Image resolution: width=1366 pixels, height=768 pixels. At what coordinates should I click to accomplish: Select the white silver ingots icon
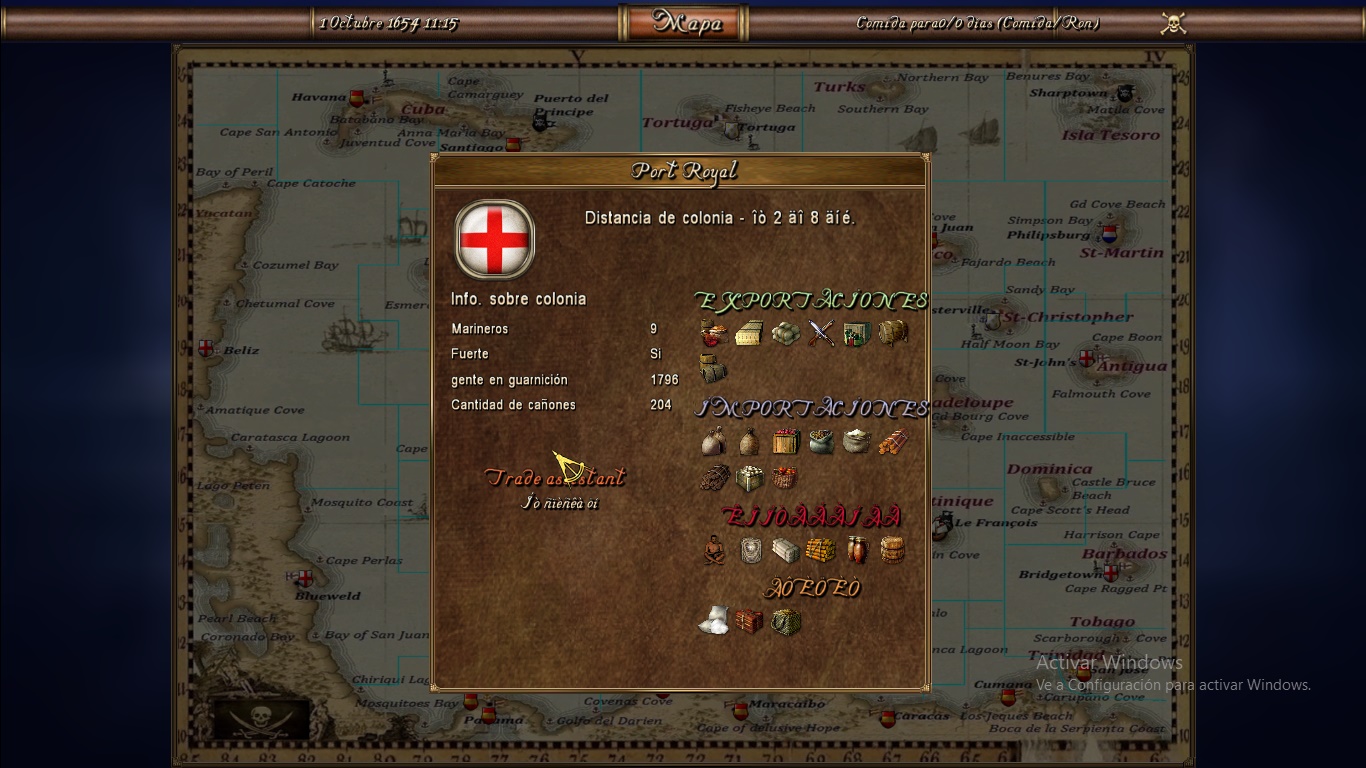coord(785,550)
